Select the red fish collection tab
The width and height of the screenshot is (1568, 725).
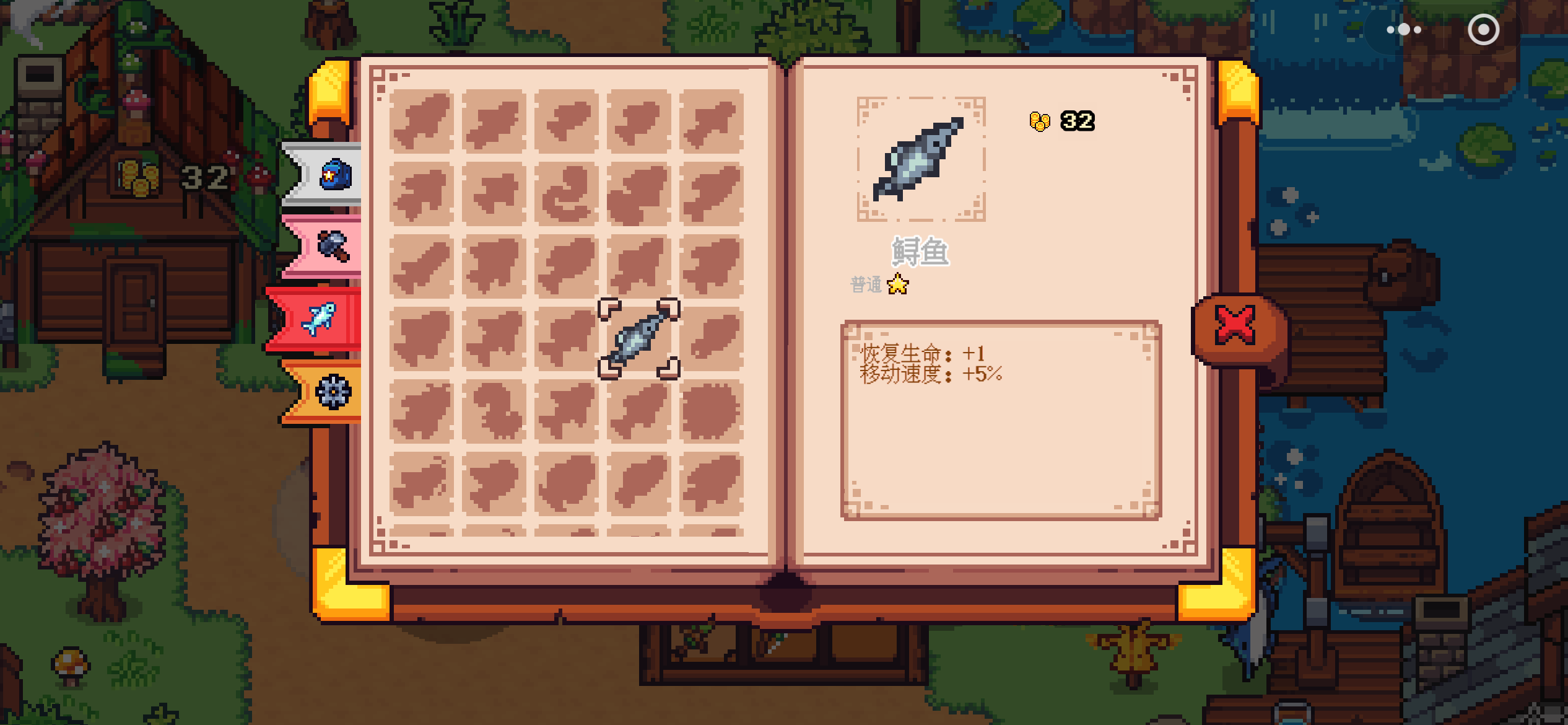[x=320, y=319]
